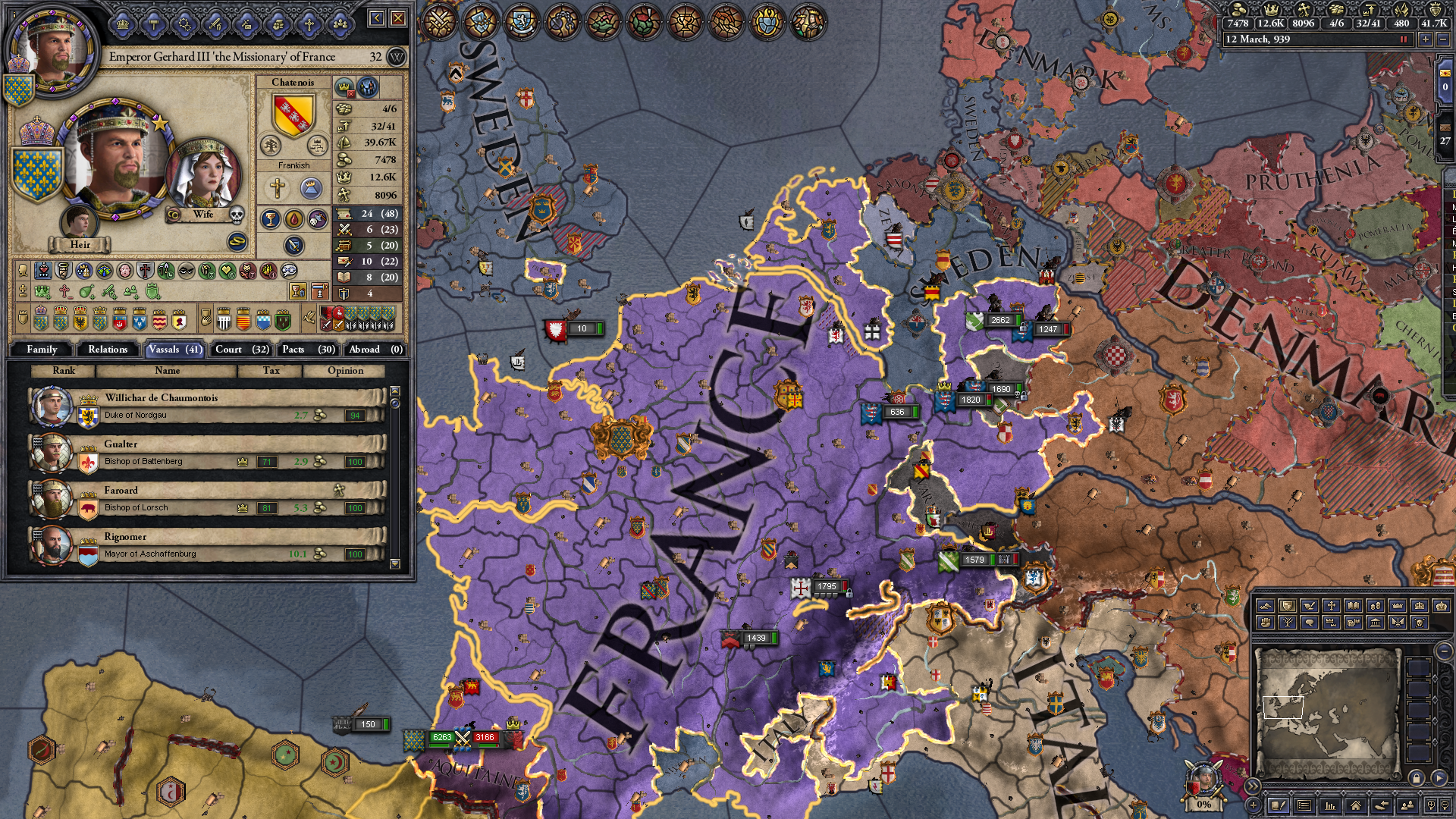Switch to the Family tab

[x=43, y=350]
